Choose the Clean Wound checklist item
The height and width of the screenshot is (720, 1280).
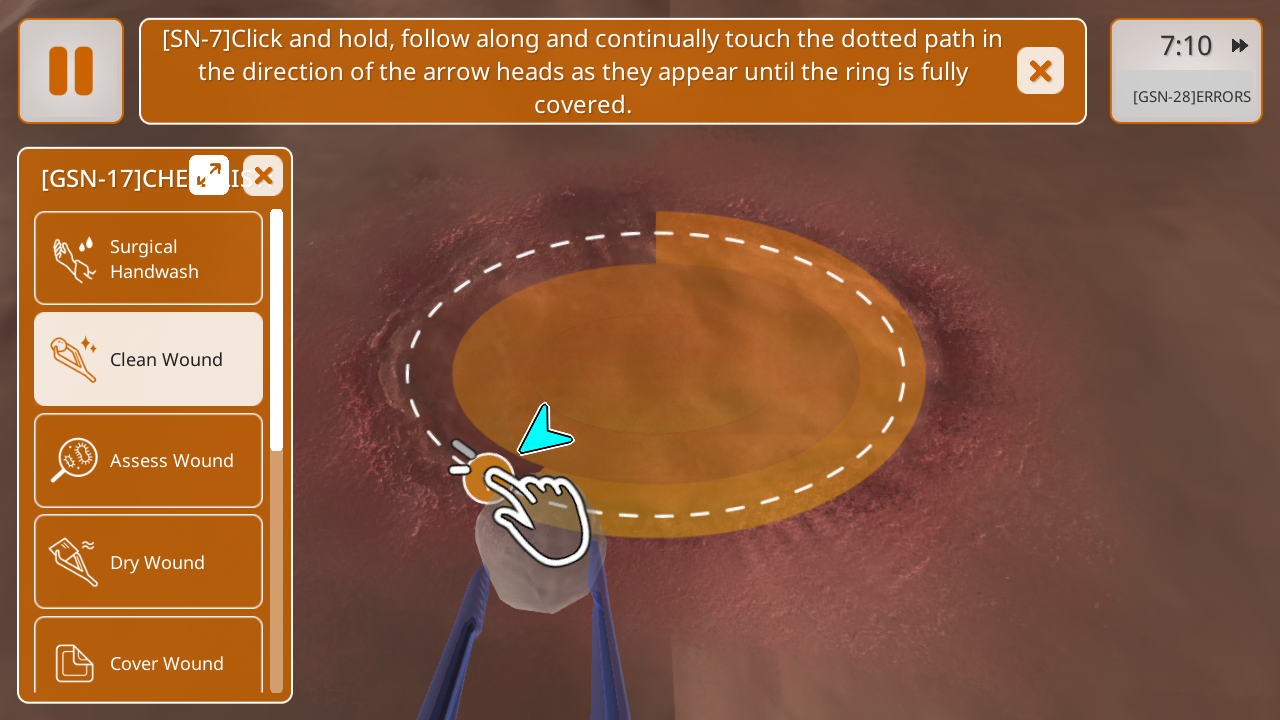tap(149, 359)
